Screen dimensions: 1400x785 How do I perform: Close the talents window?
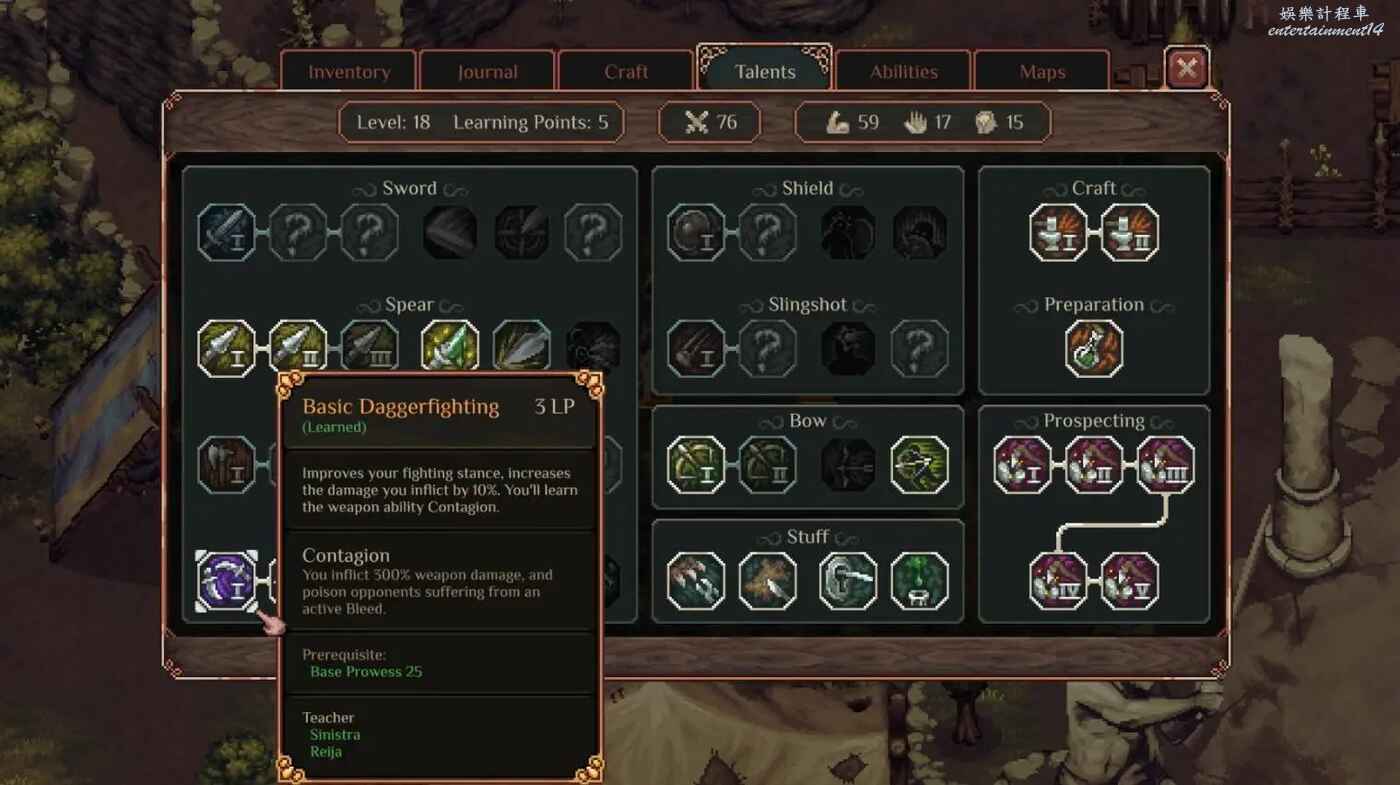point(1187,68)
